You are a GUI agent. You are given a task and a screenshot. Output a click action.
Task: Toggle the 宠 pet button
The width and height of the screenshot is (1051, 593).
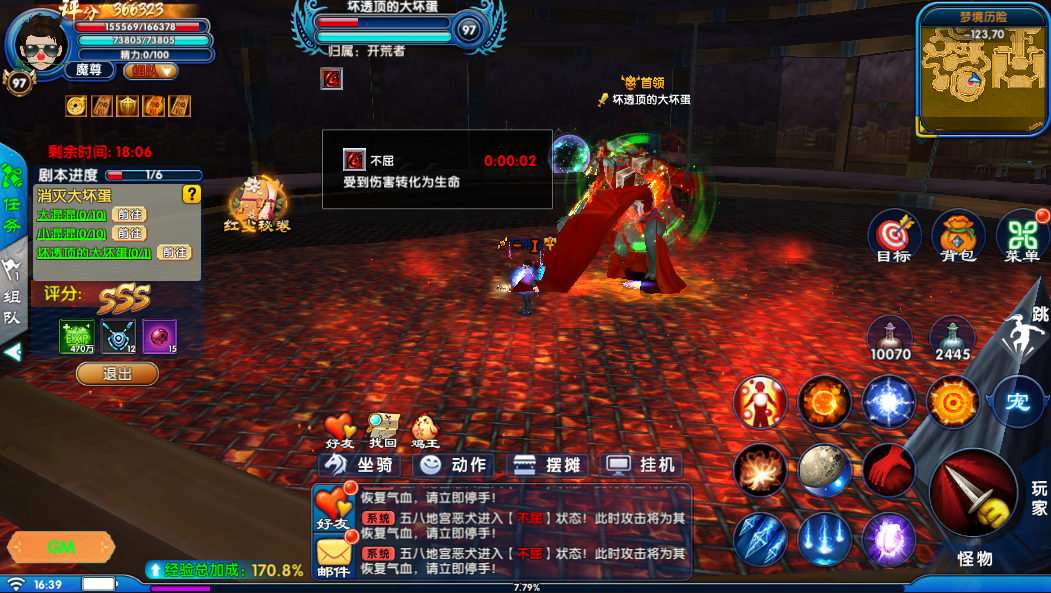pos(1017,403)
